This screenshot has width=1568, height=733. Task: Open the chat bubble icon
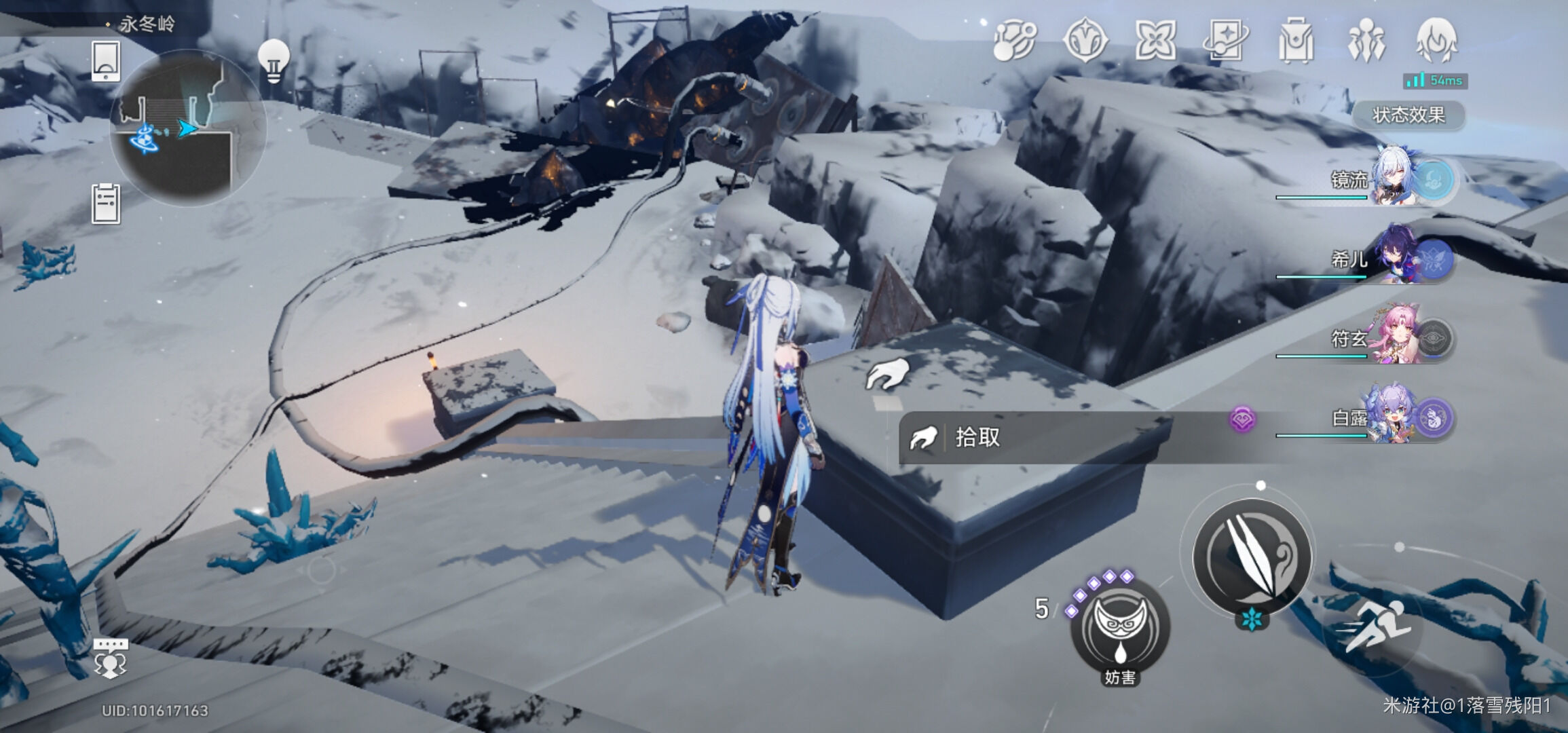pos(110,657)
